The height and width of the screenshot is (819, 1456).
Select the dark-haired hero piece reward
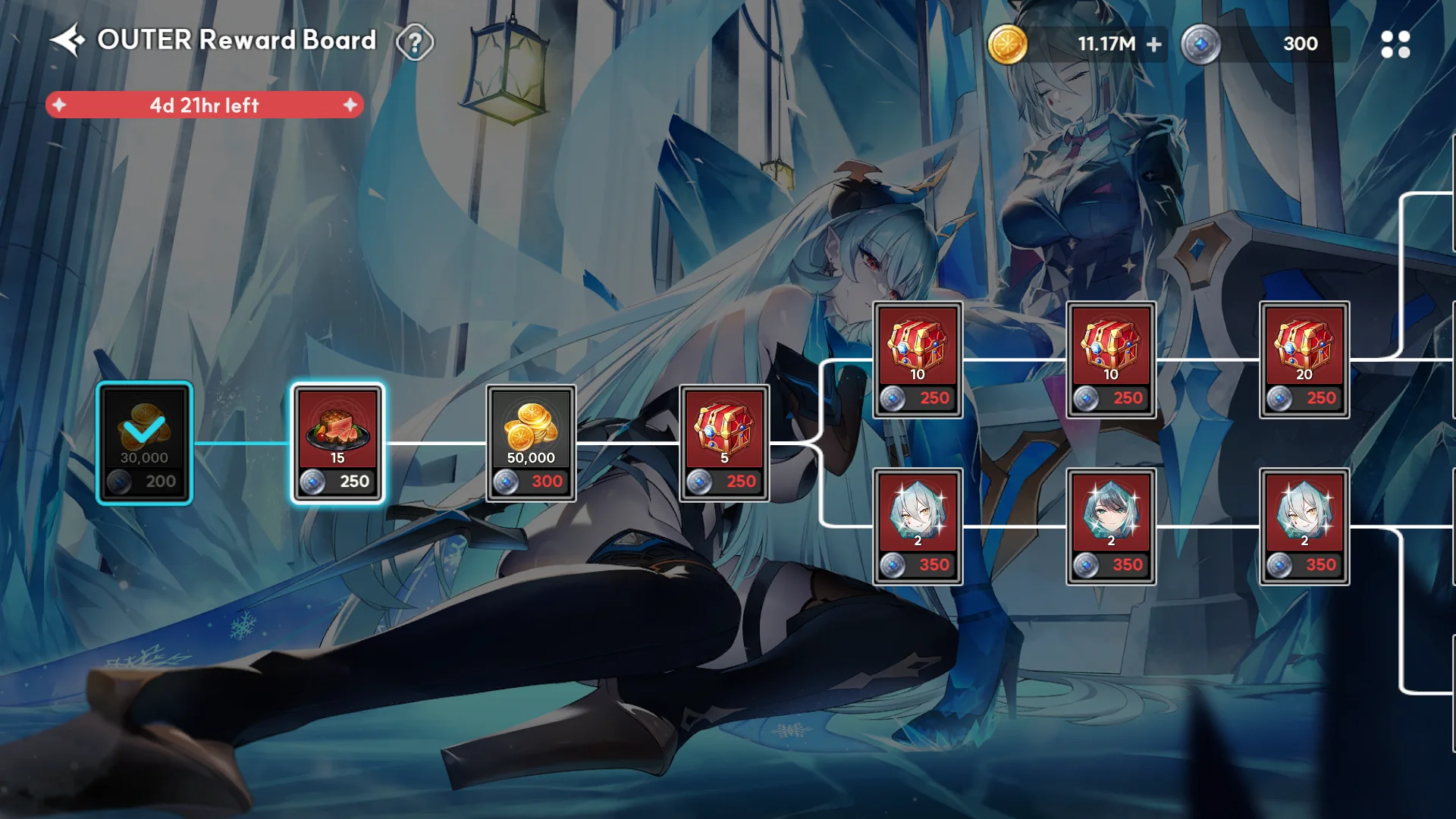(x=1110, y=526)
